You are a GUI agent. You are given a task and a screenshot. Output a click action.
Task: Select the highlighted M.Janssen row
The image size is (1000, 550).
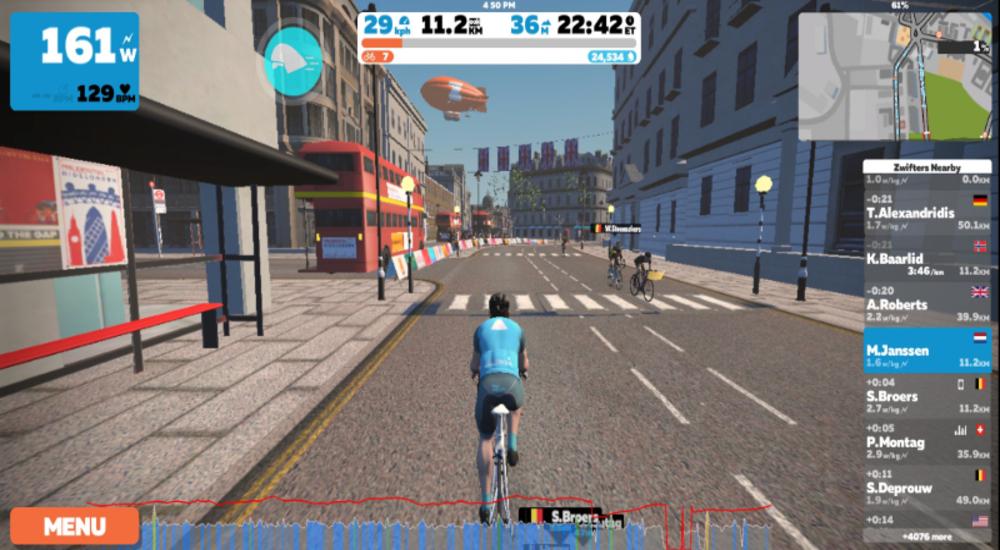pos(928,350)
